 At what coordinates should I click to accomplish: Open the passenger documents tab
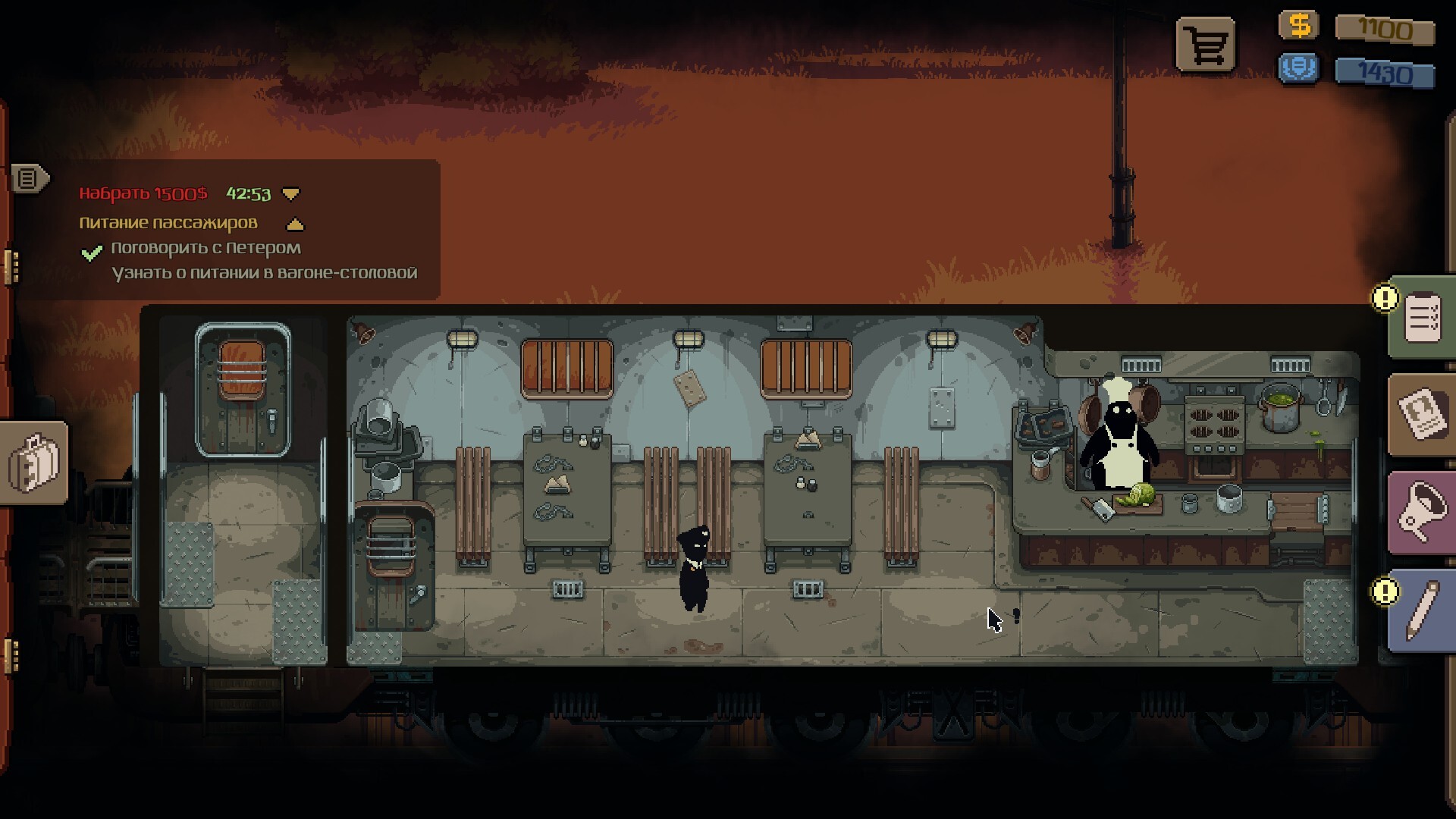1422,414
